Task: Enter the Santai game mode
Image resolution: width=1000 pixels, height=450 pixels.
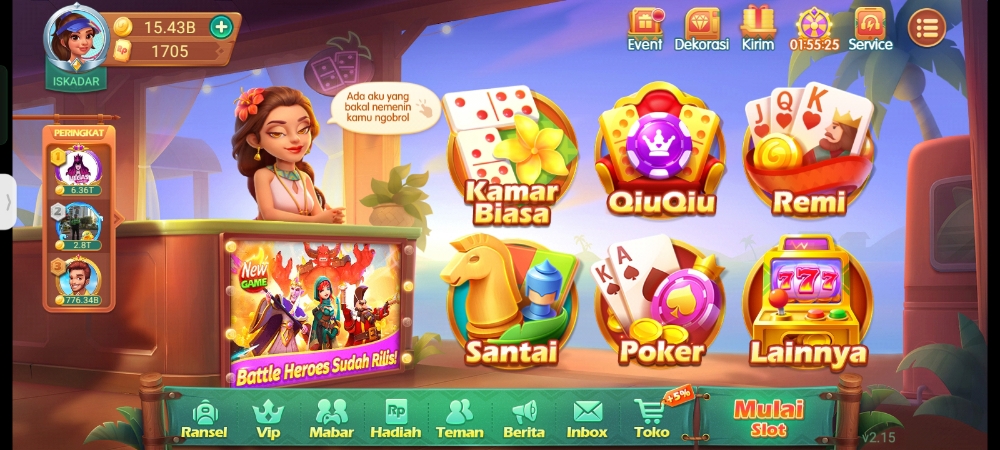Action: tap(511, 300)
